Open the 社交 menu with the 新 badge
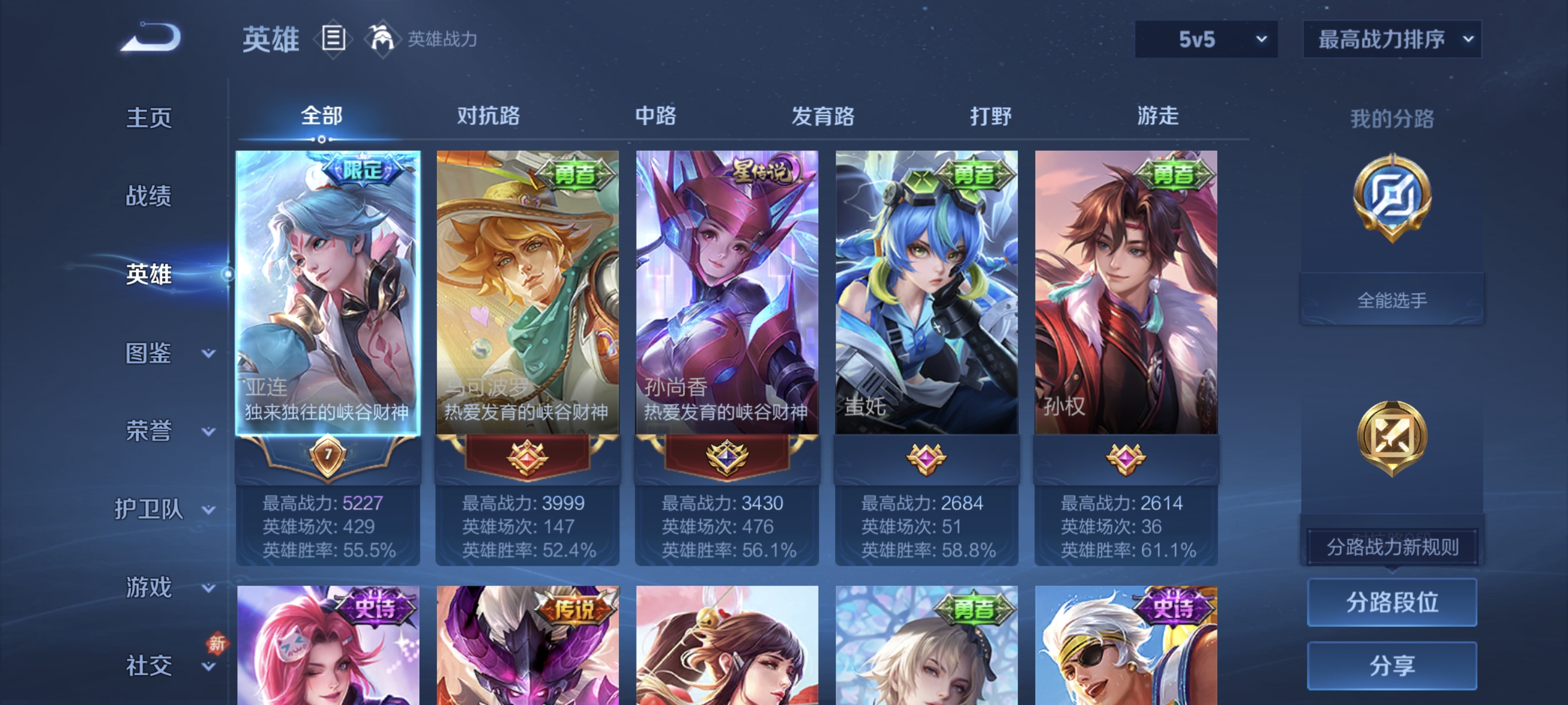Image resolution: width=1568 pixels, height=705 pixels. 149,666
